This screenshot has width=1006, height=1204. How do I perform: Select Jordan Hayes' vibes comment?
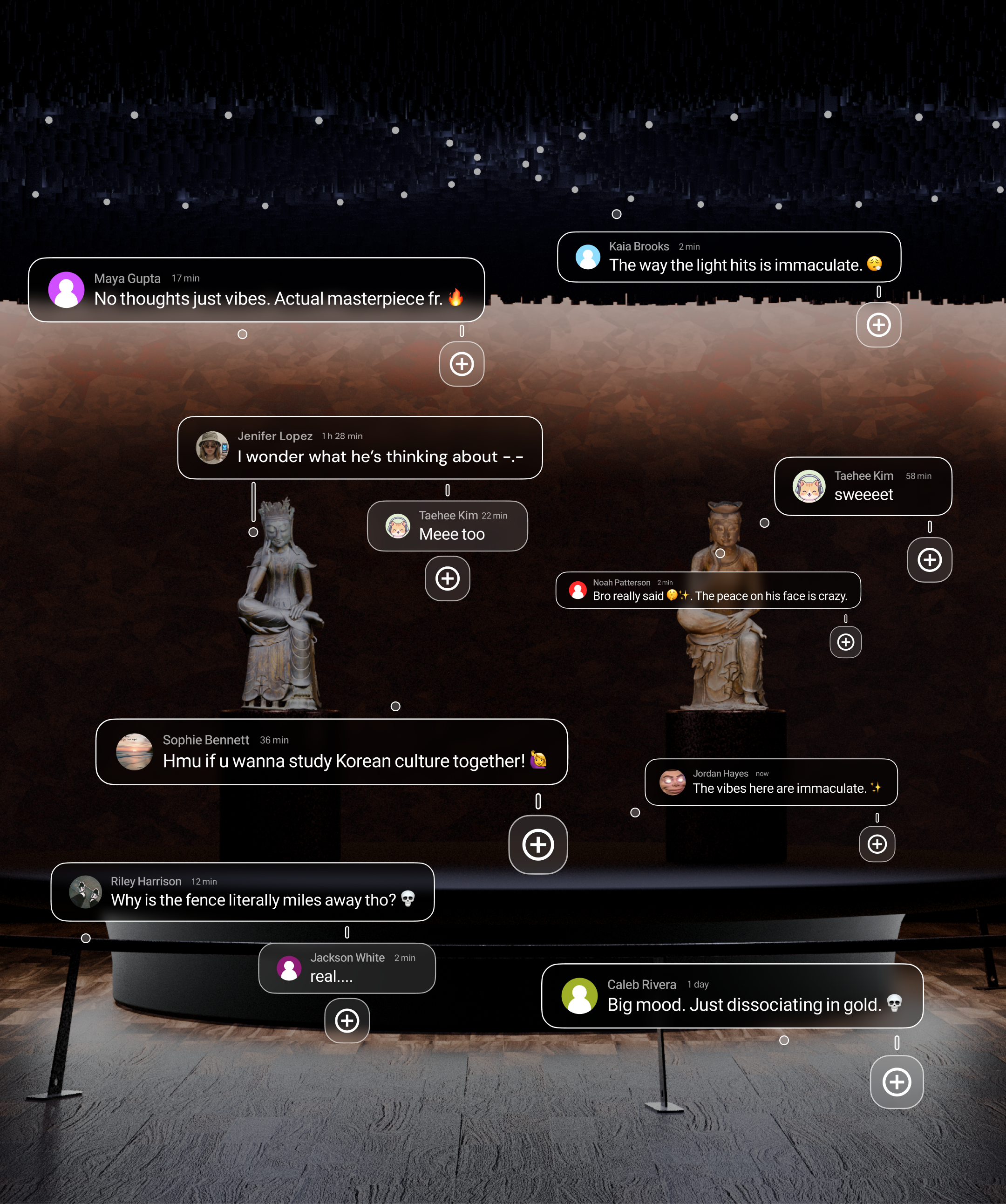tap(771, 782)
